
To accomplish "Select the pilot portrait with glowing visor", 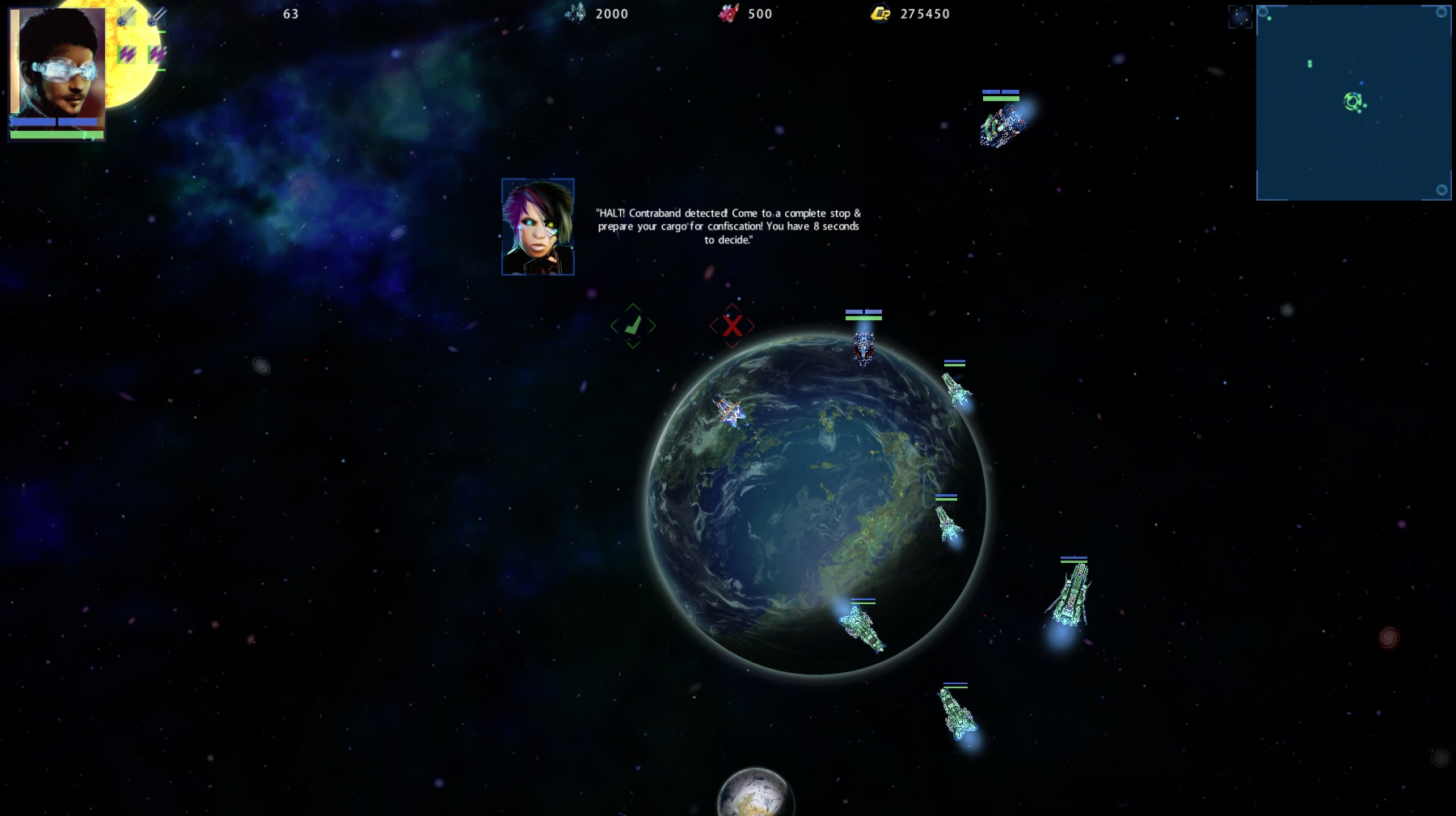I will 57,63.
